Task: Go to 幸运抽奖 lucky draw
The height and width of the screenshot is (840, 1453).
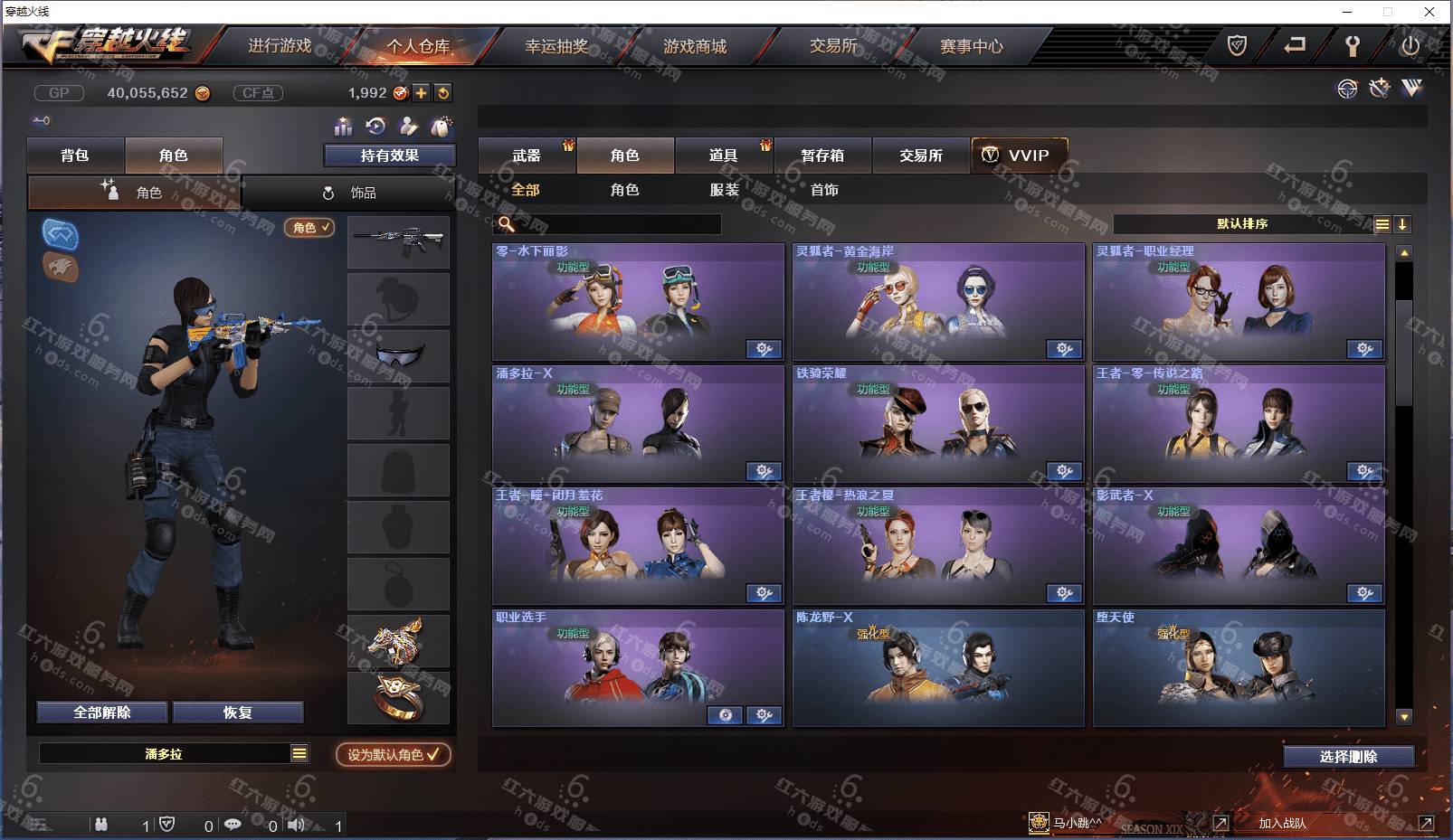Action: [556, 46]
